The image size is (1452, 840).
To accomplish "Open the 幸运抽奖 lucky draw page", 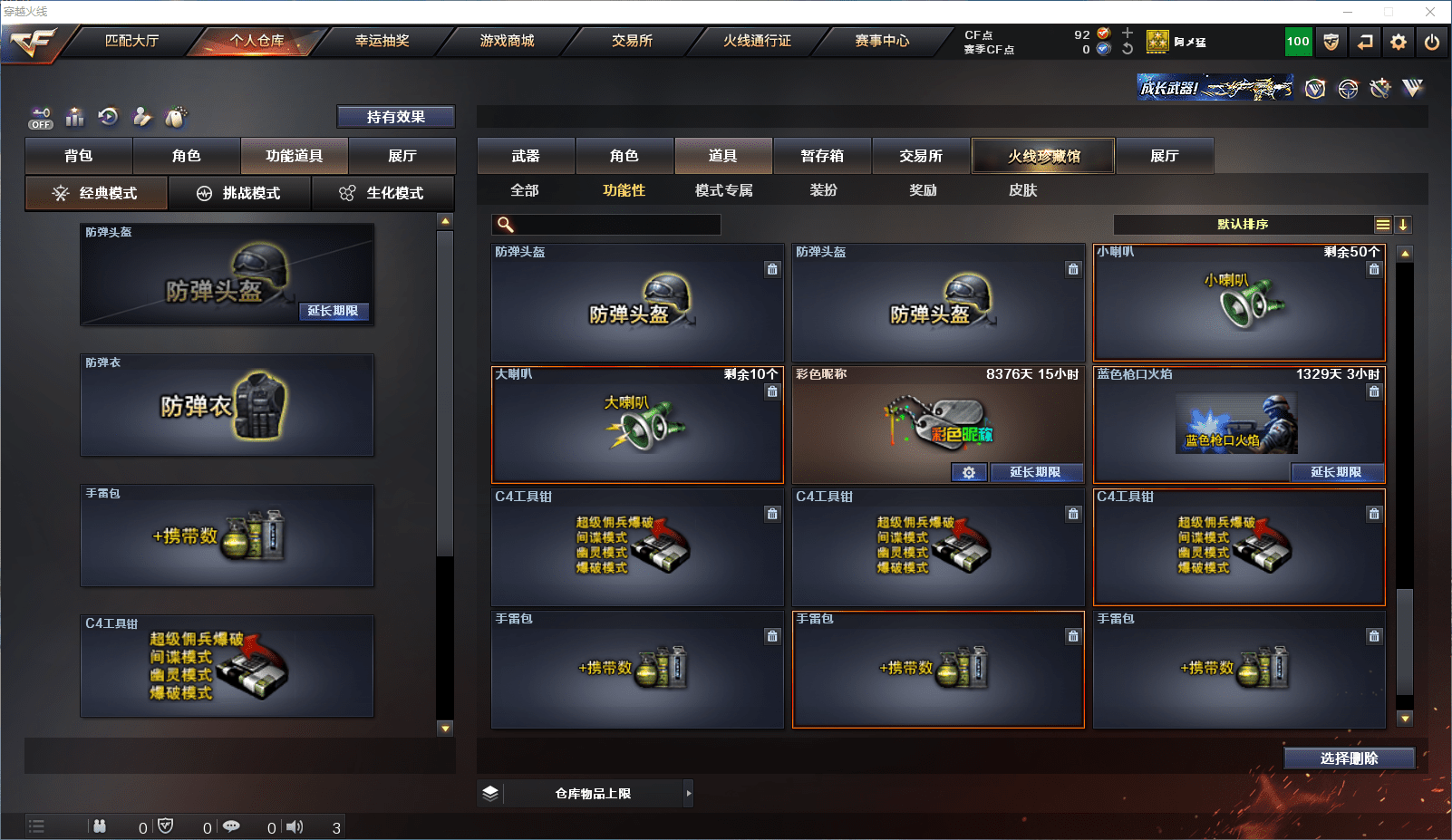I will [382, 41].
